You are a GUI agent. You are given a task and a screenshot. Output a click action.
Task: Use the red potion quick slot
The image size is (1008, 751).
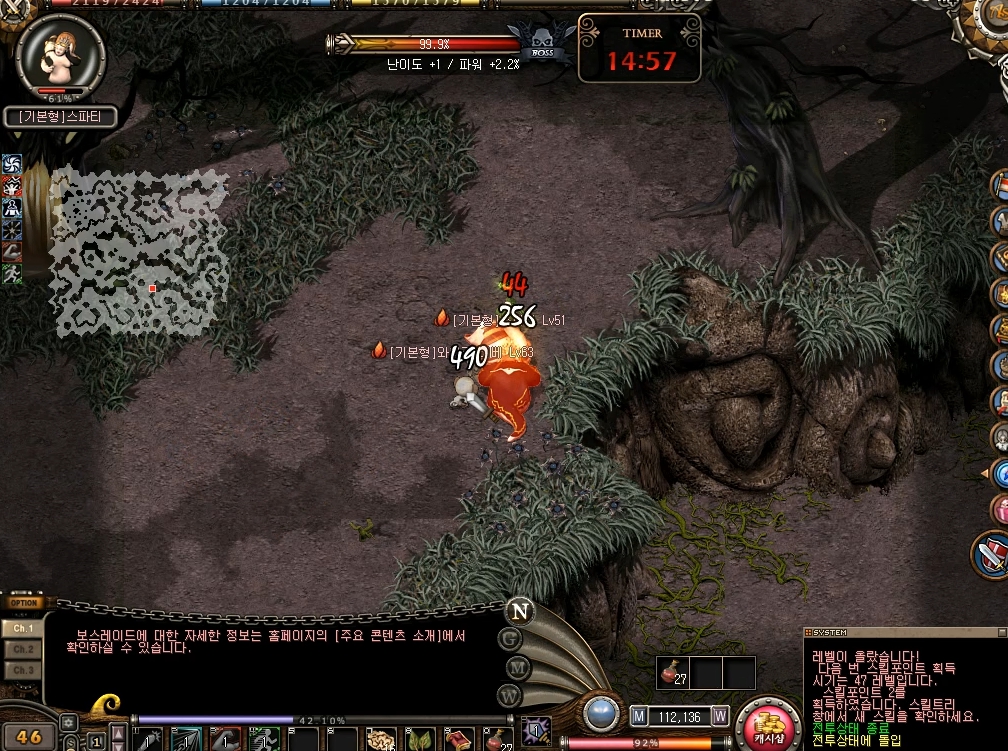pyautogui.click(x=671, y=672)
